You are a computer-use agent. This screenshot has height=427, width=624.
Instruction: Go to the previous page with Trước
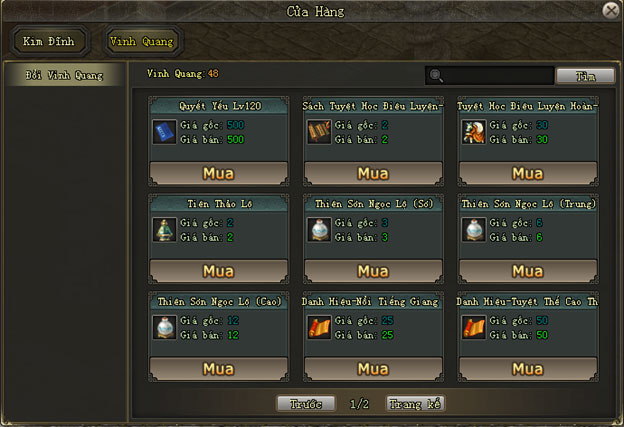click(x=306, y=404)
